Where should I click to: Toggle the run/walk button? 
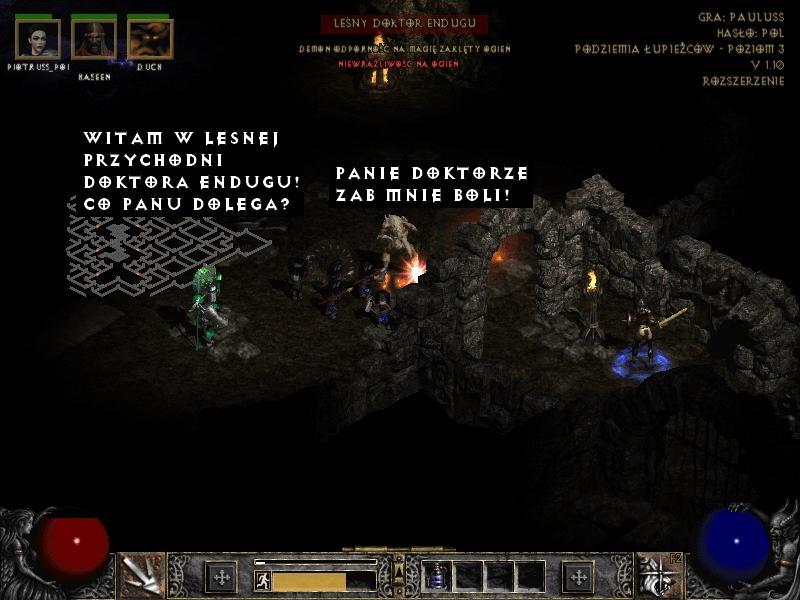coord(263,580)
